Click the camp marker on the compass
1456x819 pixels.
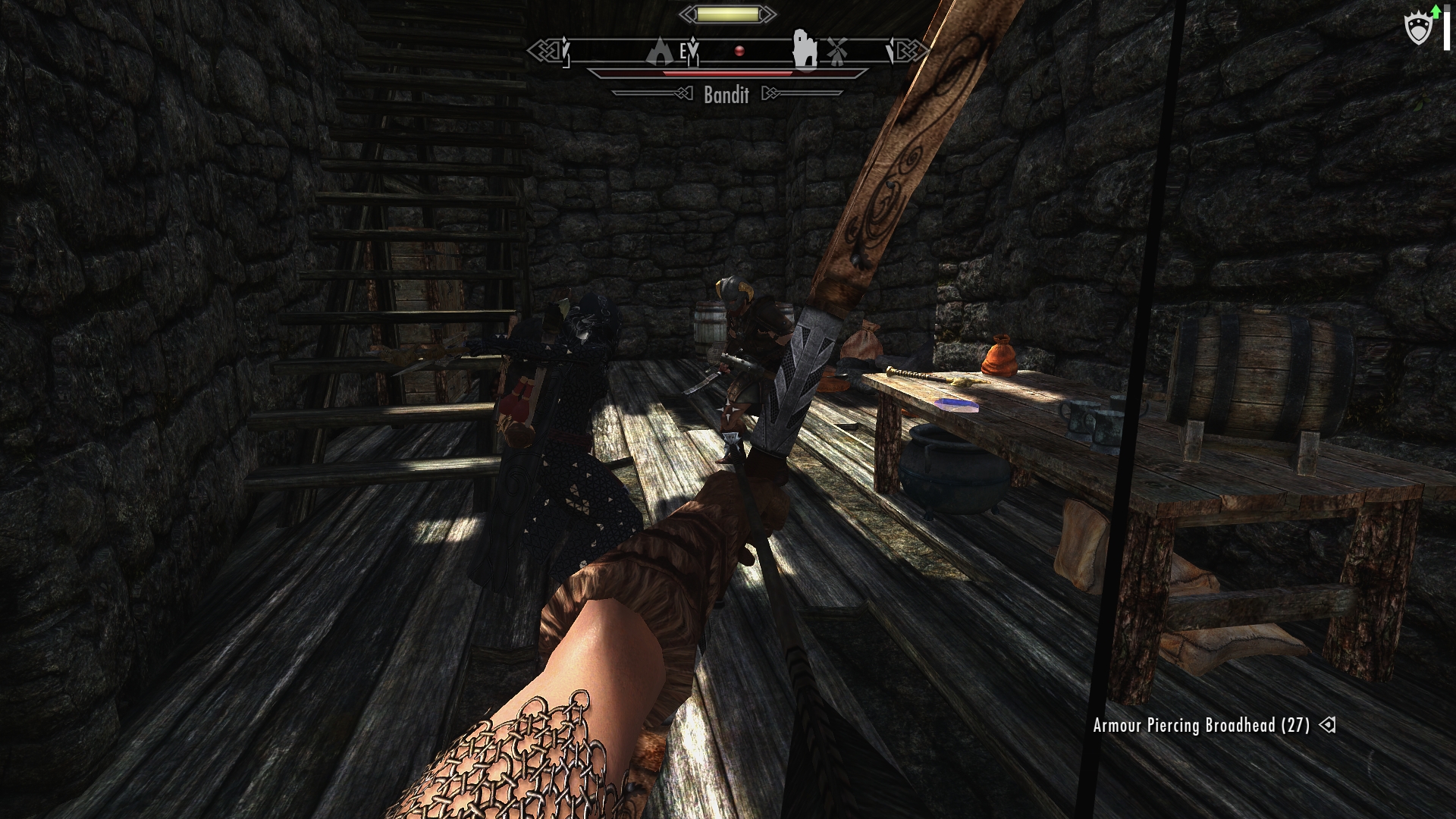point(660,52)
